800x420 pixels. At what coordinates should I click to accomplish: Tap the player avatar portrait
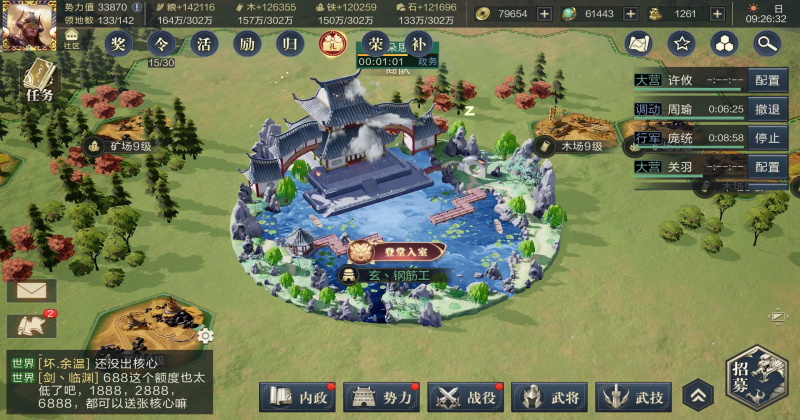(x=26, y=24)
